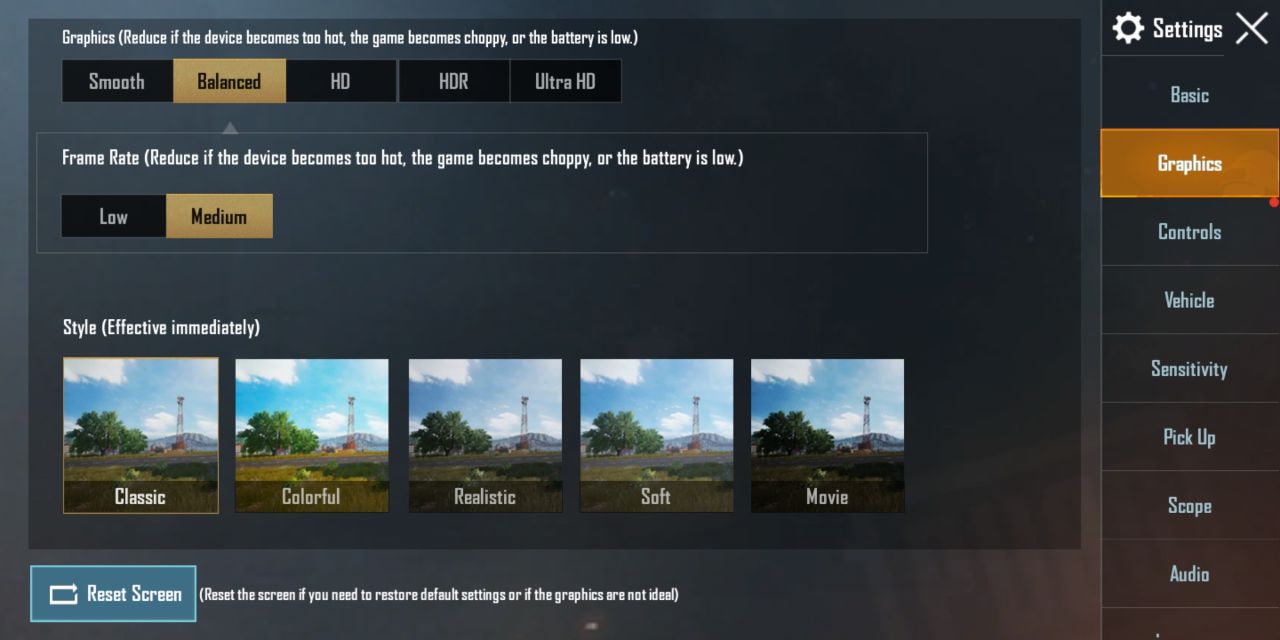Switch to the Controls tab

pos(1189,232)
